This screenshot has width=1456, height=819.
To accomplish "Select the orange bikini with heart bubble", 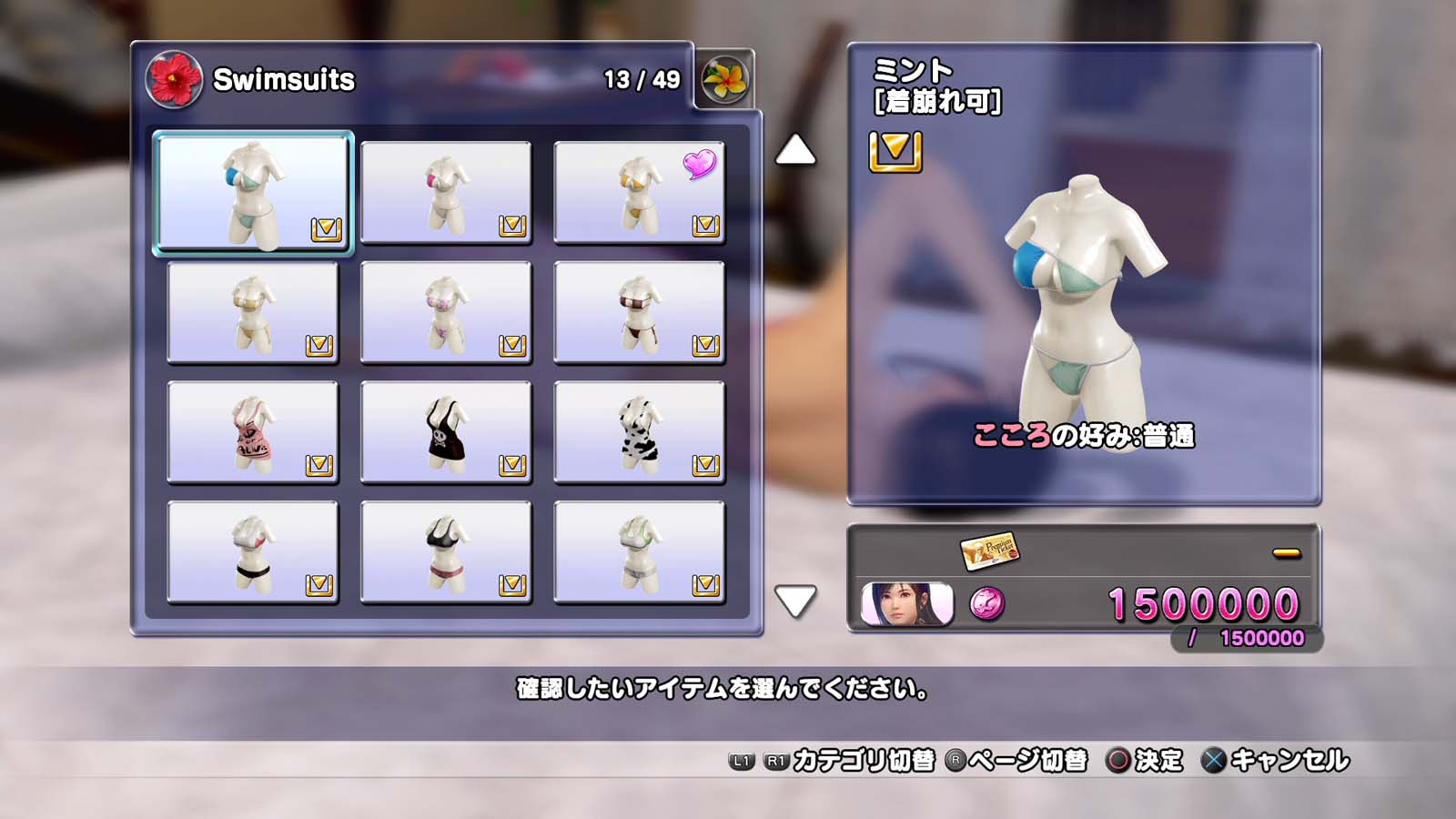I will (639, 192).
